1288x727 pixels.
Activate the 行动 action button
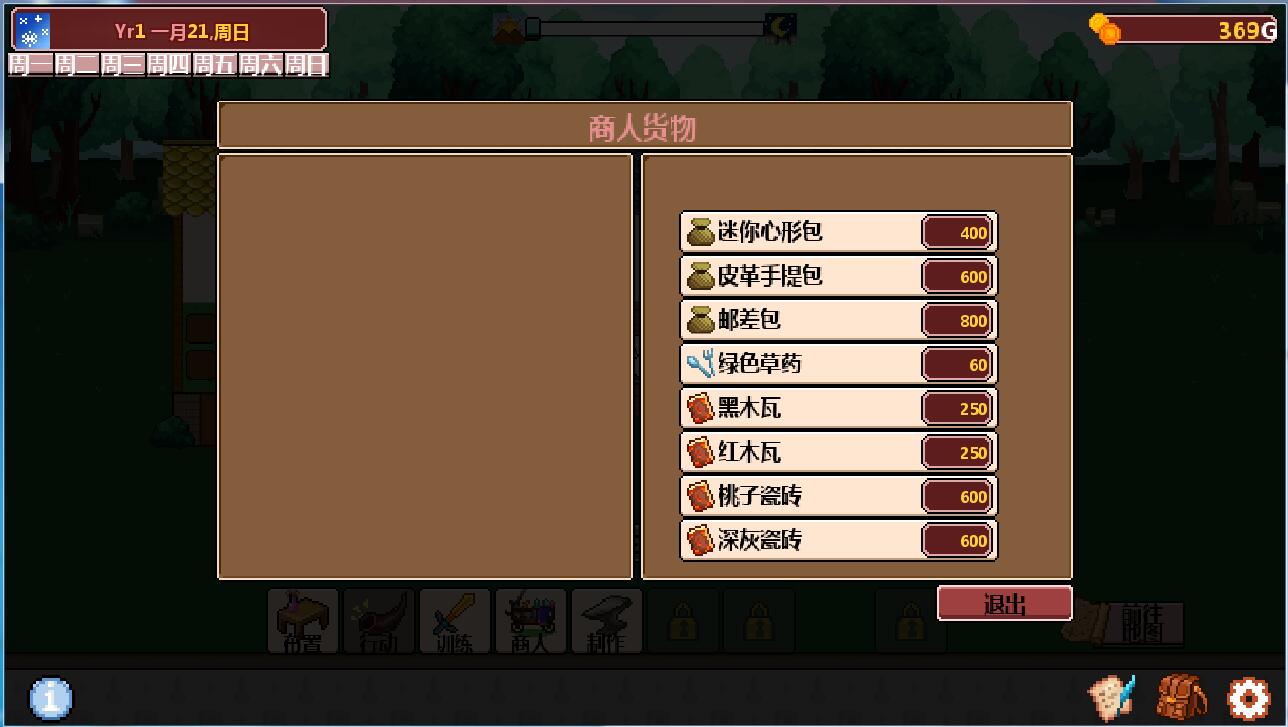point(379,621)
